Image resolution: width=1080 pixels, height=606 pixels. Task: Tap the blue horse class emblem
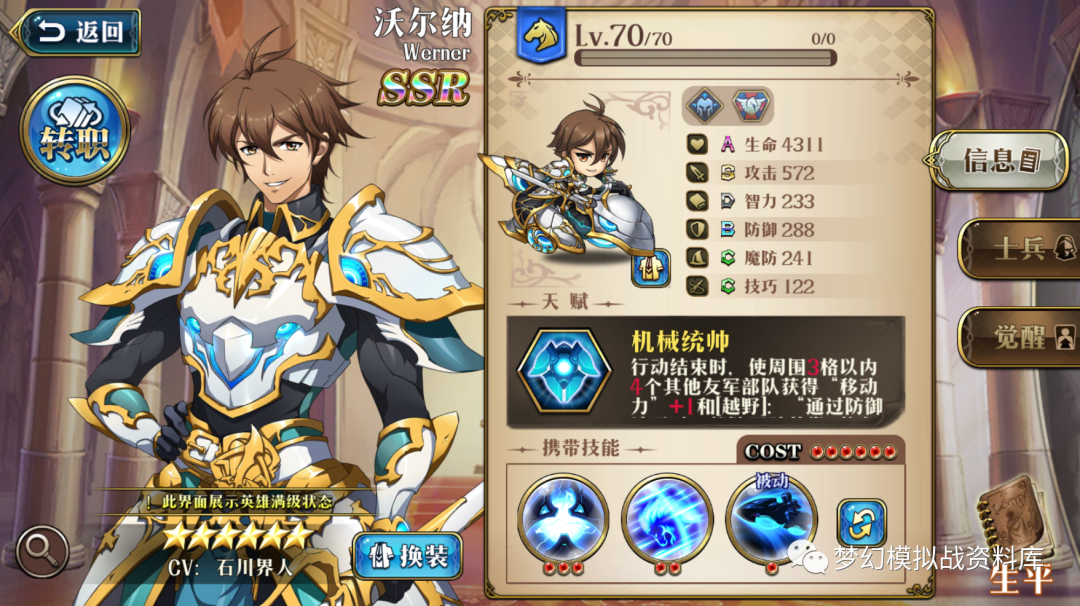pos(541,37)
